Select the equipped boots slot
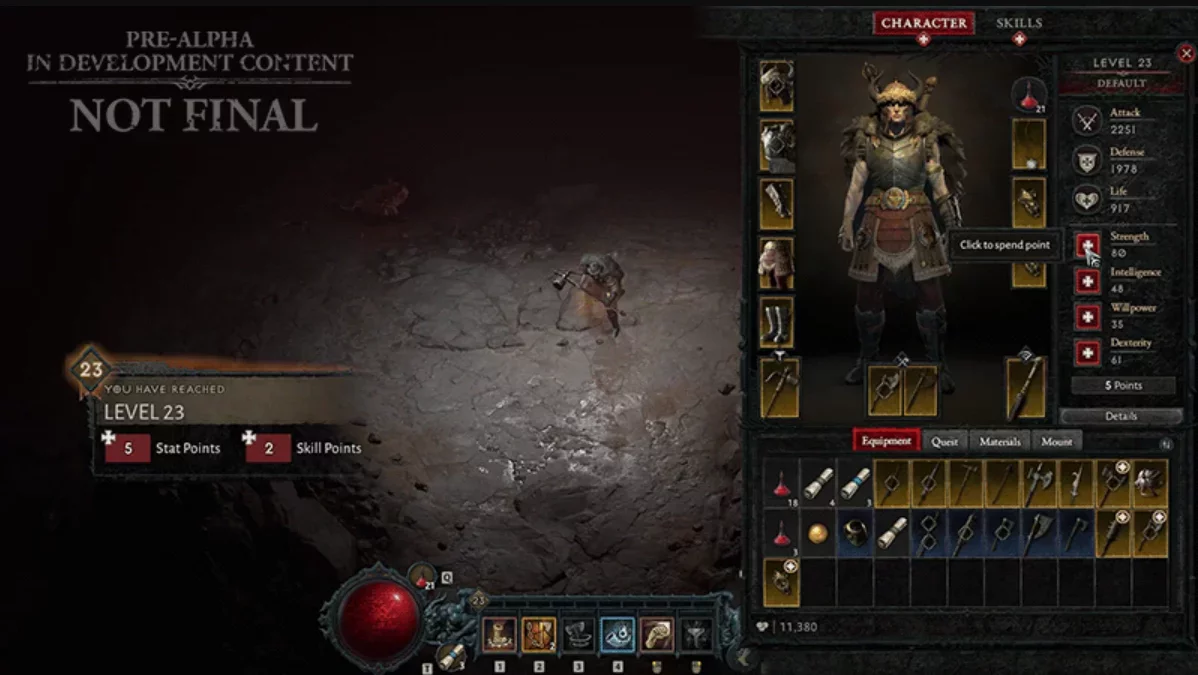 pyautogui.click(x=777, y=322)
